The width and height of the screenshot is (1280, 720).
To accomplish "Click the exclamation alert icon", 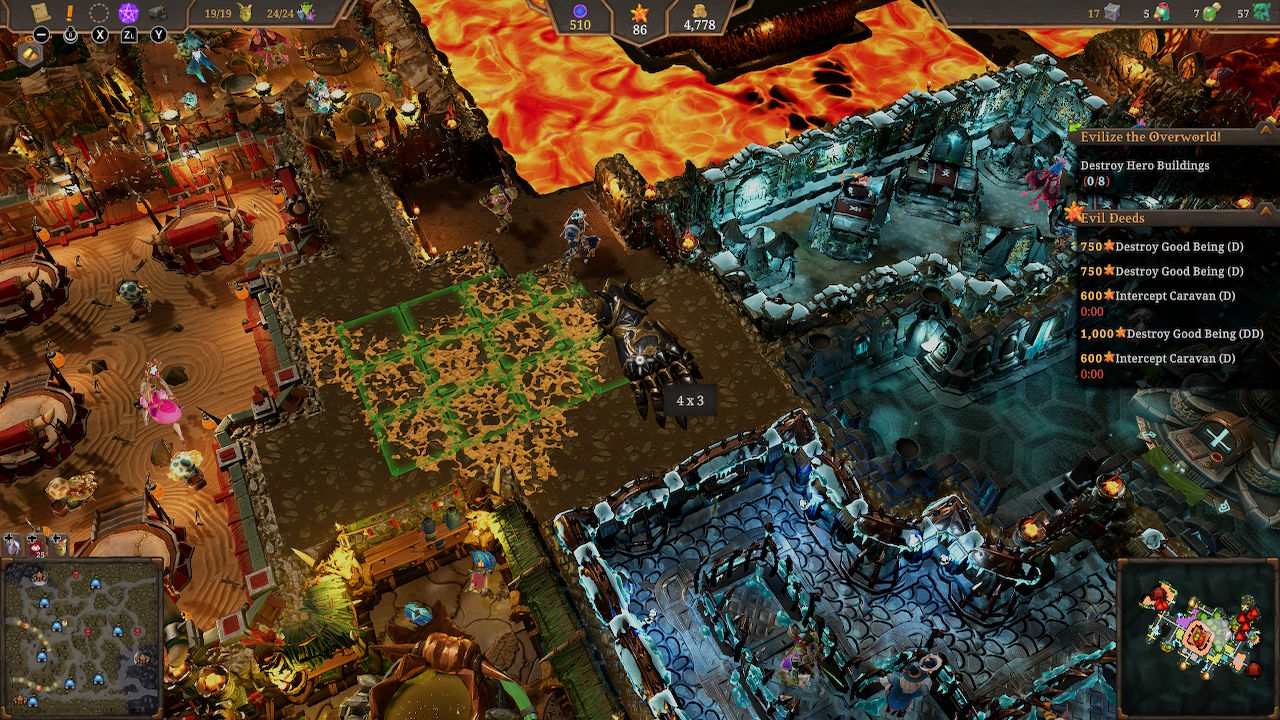I will click(69, 14).
